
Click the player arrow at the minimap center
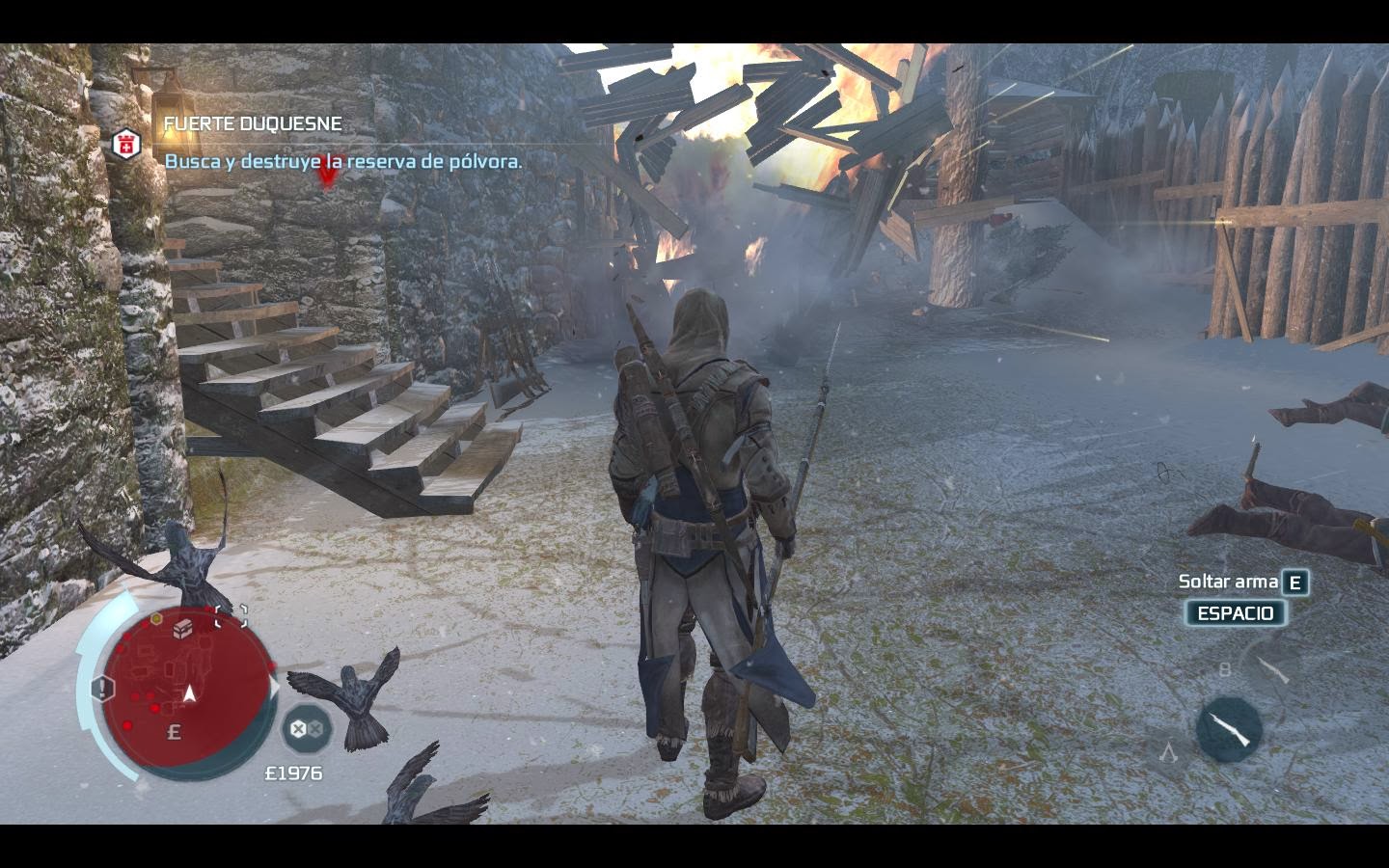point(190,694)
